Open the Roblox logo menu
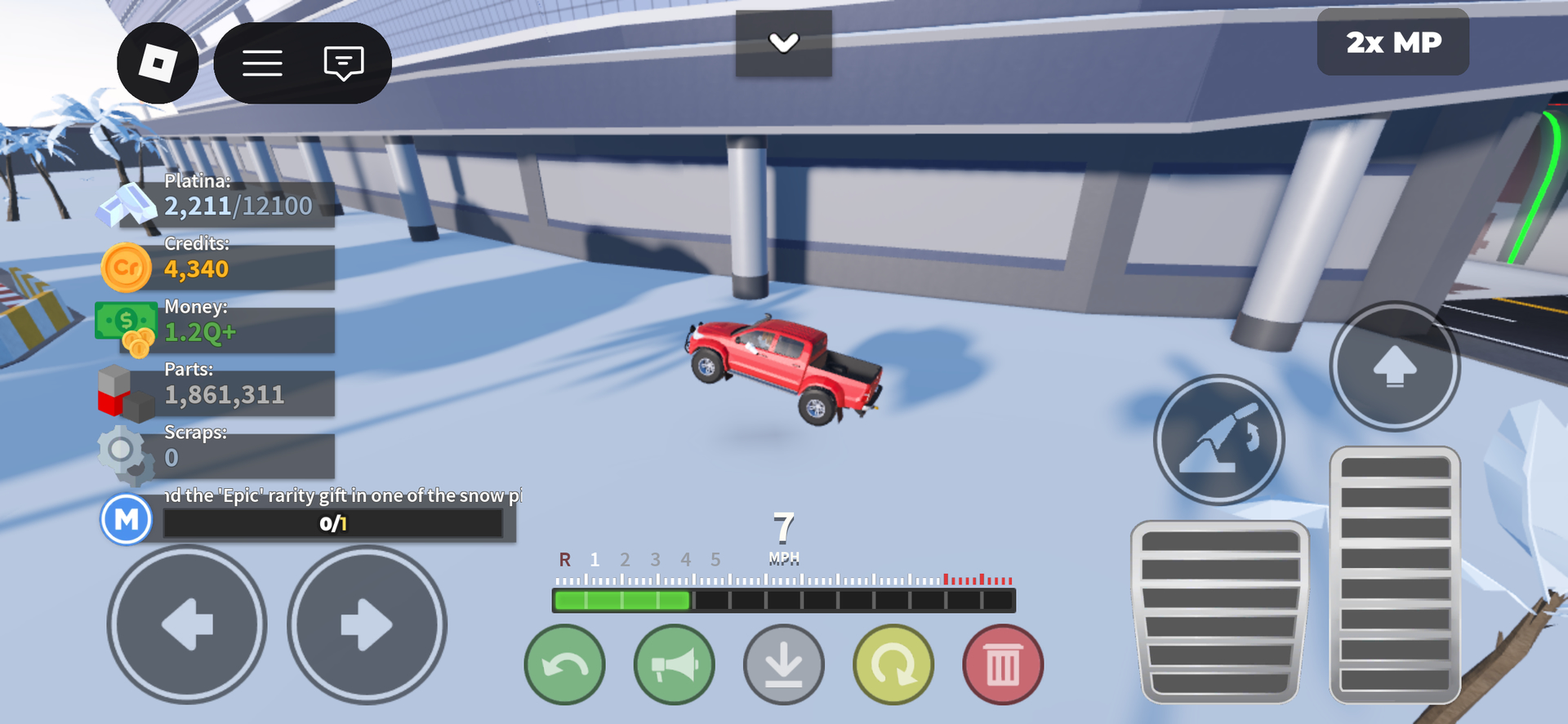Screen dimensions: 1568x724 point(158,63)
